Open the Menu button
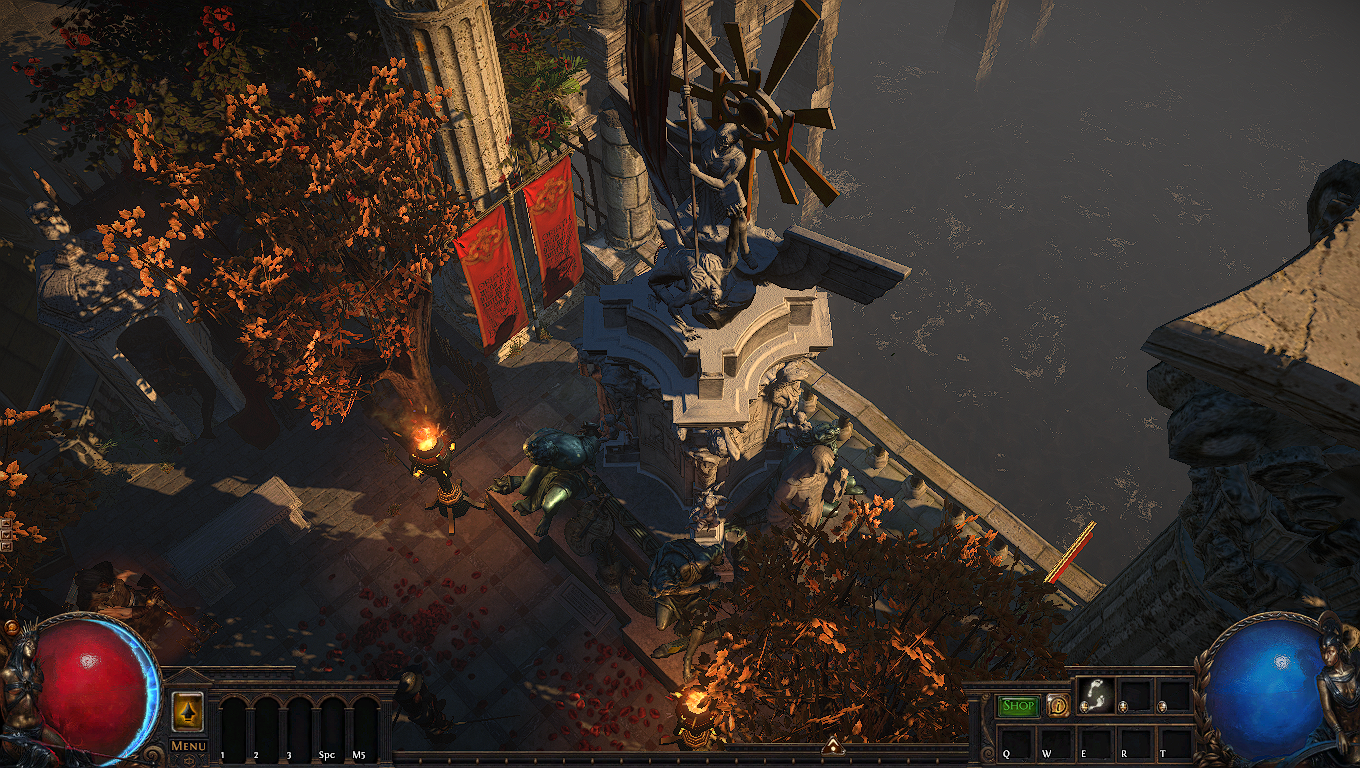Viewport: 1360px width, 768px height. (188, 745)
